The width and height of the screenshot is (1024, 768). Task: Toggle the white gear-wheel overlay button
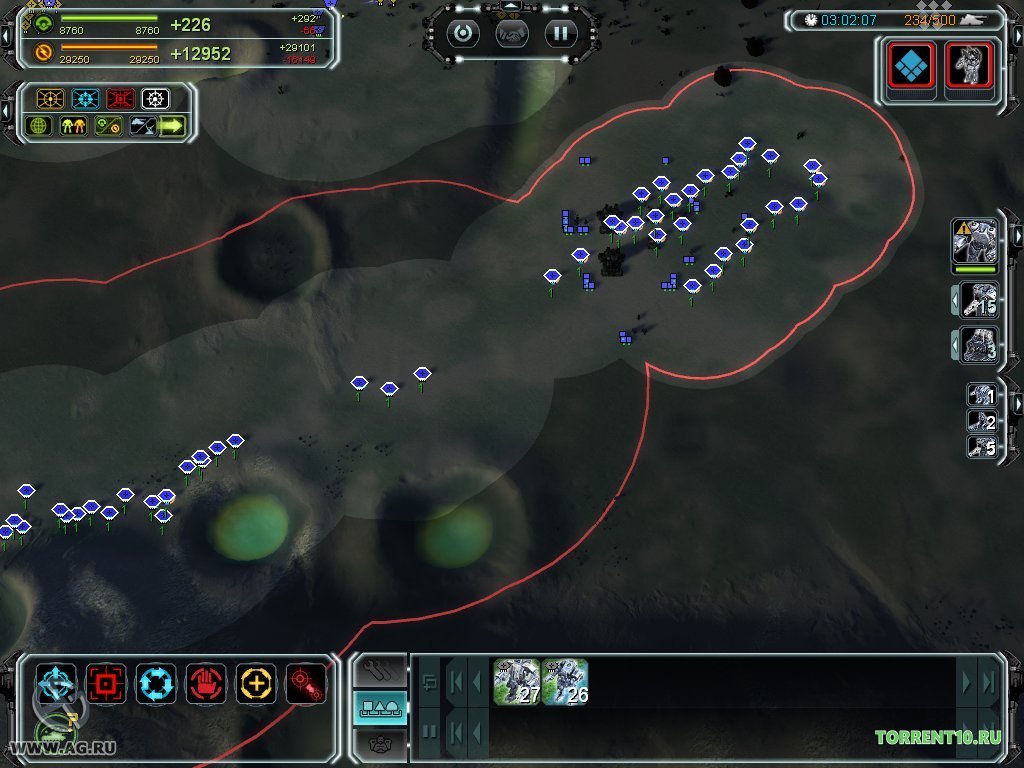click(x=155, y=99)
